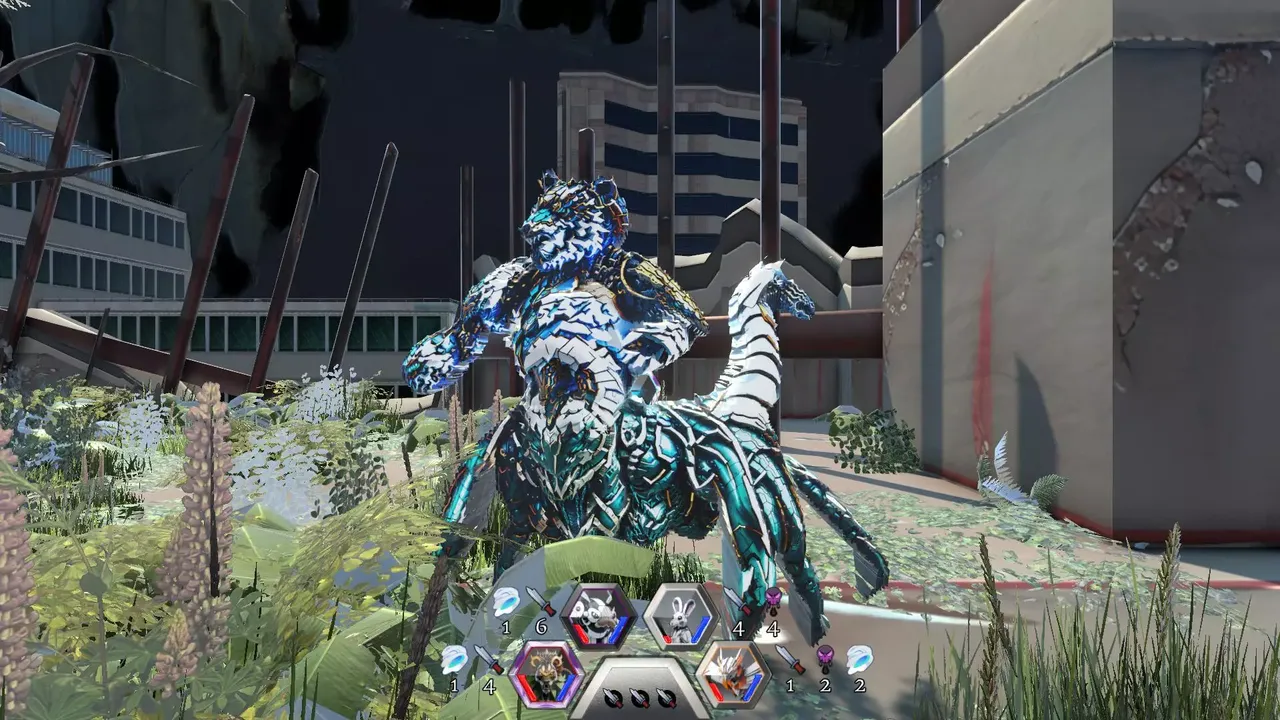Image resolution: width=1280 pixels, height=720 pixels.
Task: Click the center panel with three dagger icons
Action: tap(640, 692)
